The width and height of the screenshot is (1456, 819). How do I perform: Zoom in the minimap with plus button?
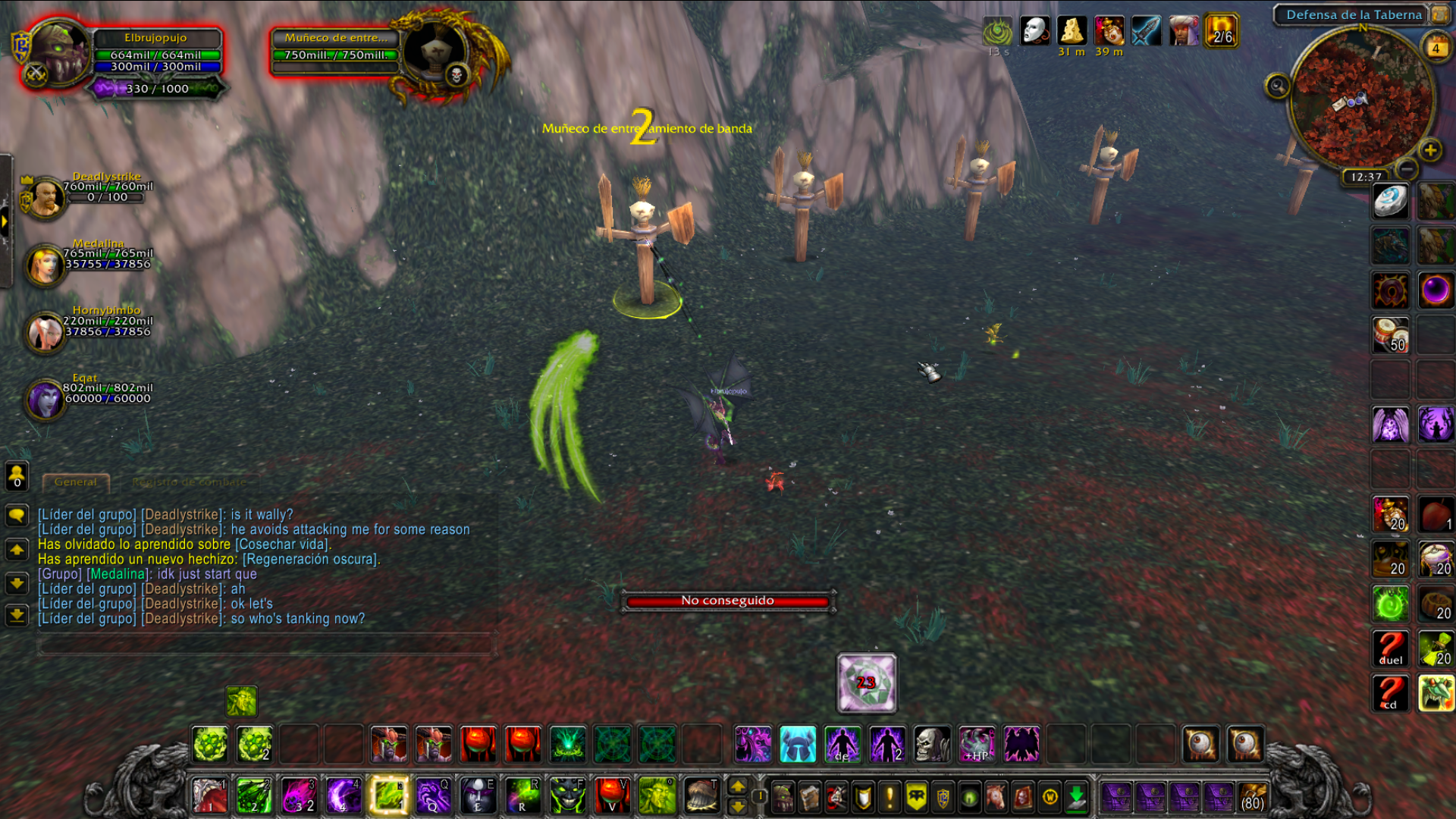pos(1430,150)
